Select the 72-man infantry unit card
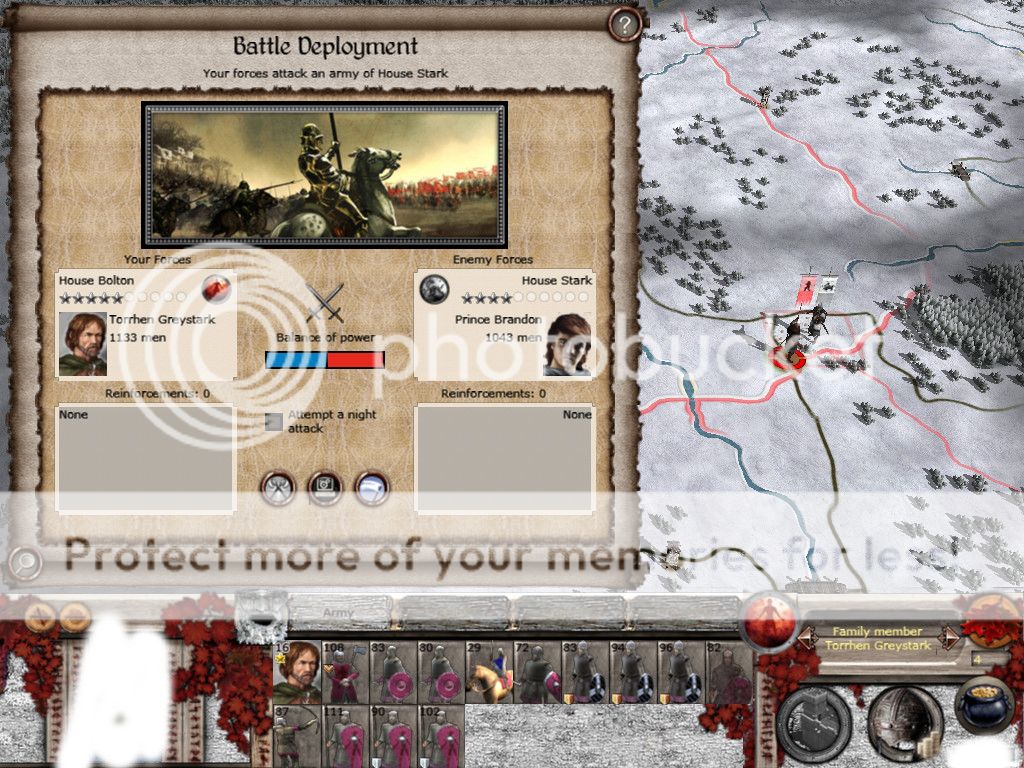Image resolution: width=1024 pixels, height=768 pixels. (537, 672)
